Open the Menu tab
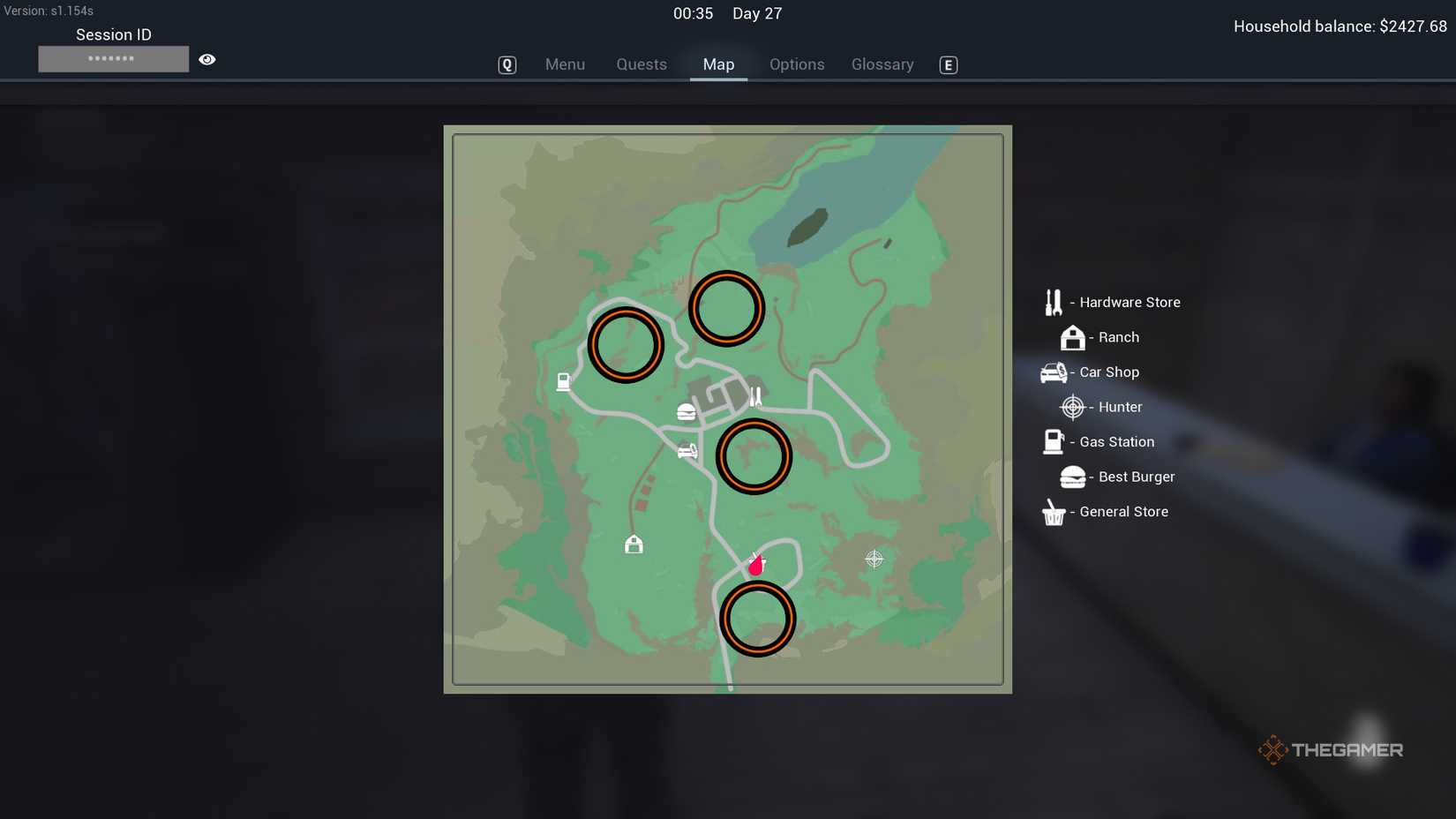Image resolution: width=1456 pixels, height=819 pixels. [x=565, y=64]
